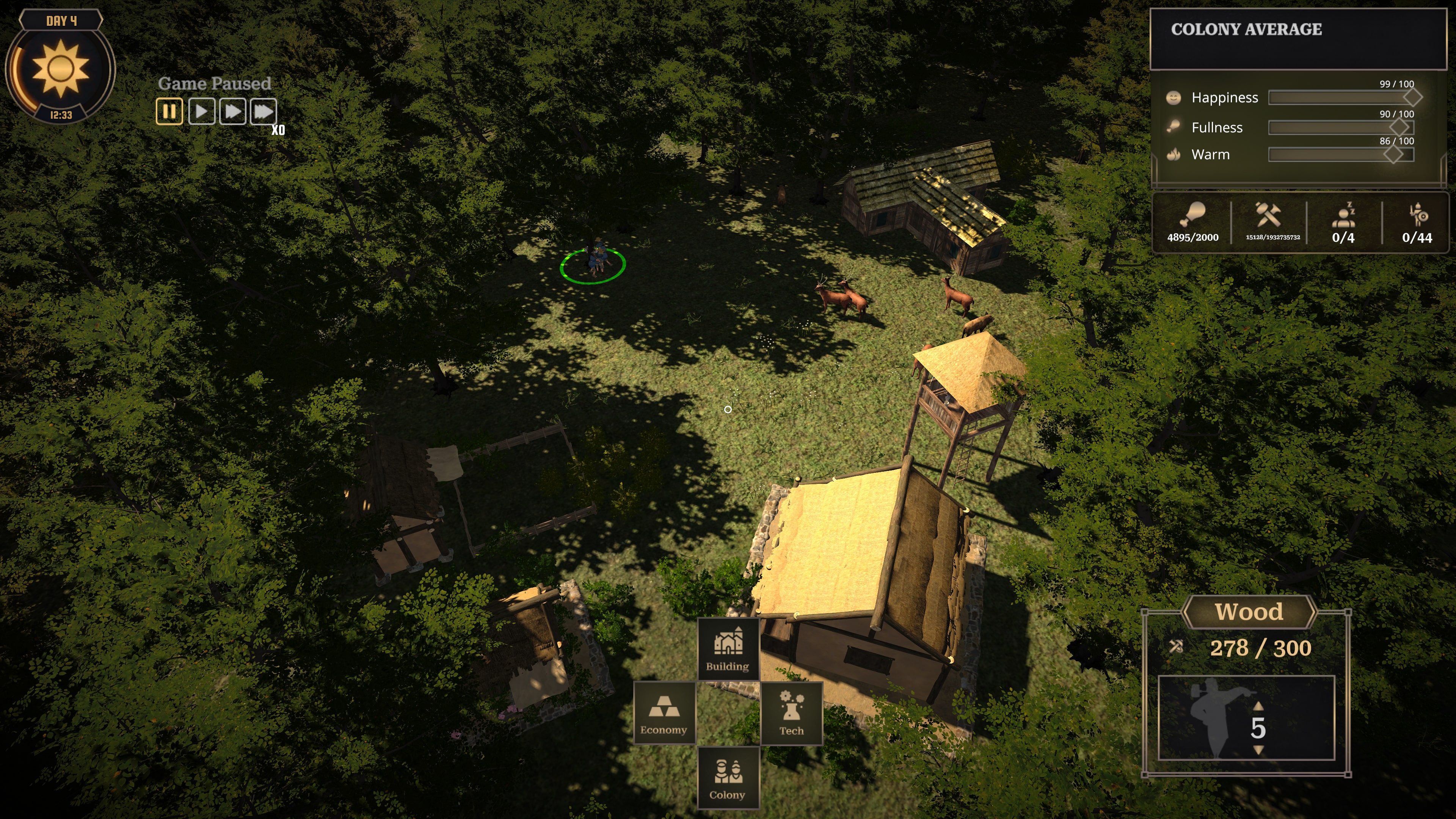Click the Fullness icon in Colony Average
Viewport: 1456px width, 819px height.
tap(1174, 126)
